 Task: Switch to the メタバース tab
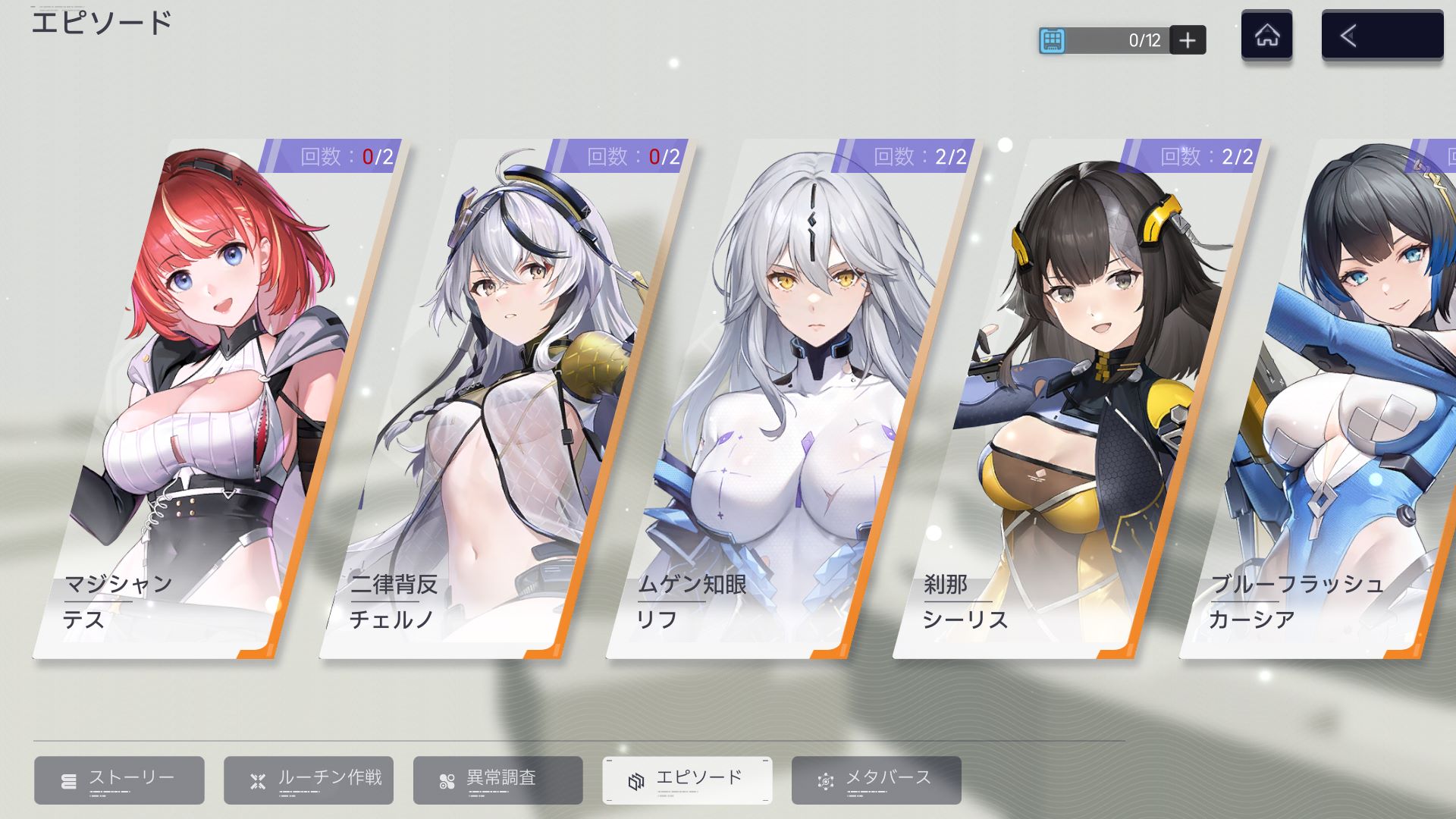click(877, 780)
